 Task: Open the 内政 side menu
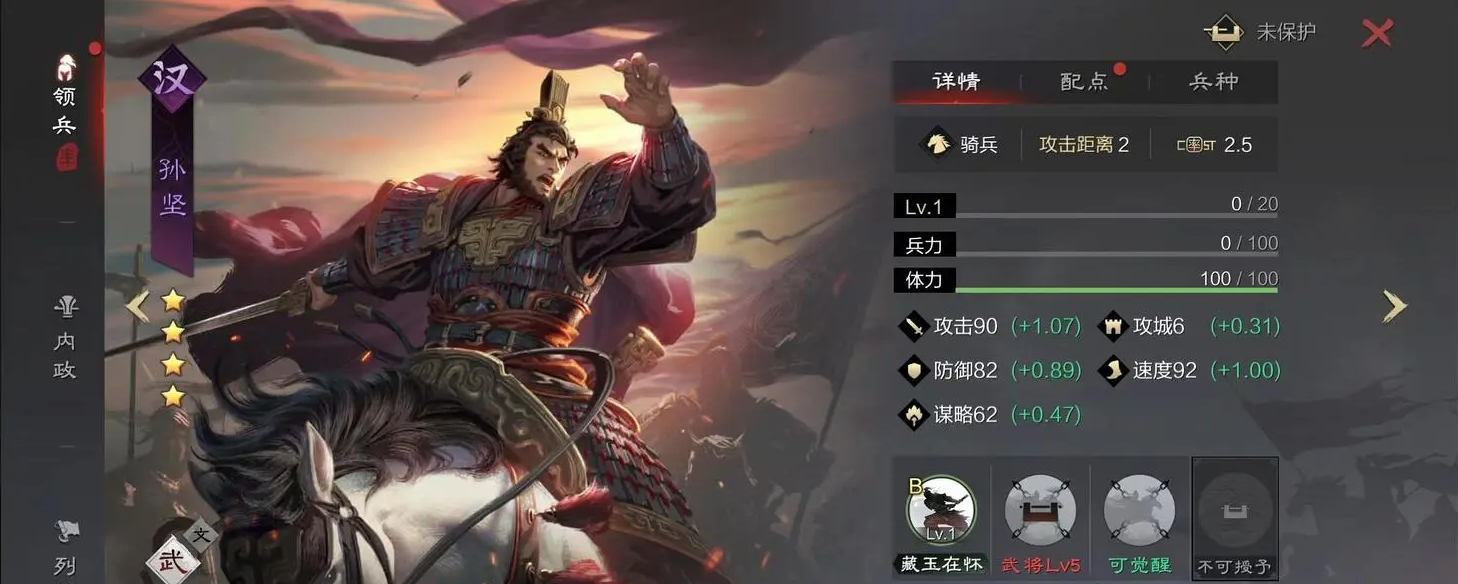(x=65, y=340)
